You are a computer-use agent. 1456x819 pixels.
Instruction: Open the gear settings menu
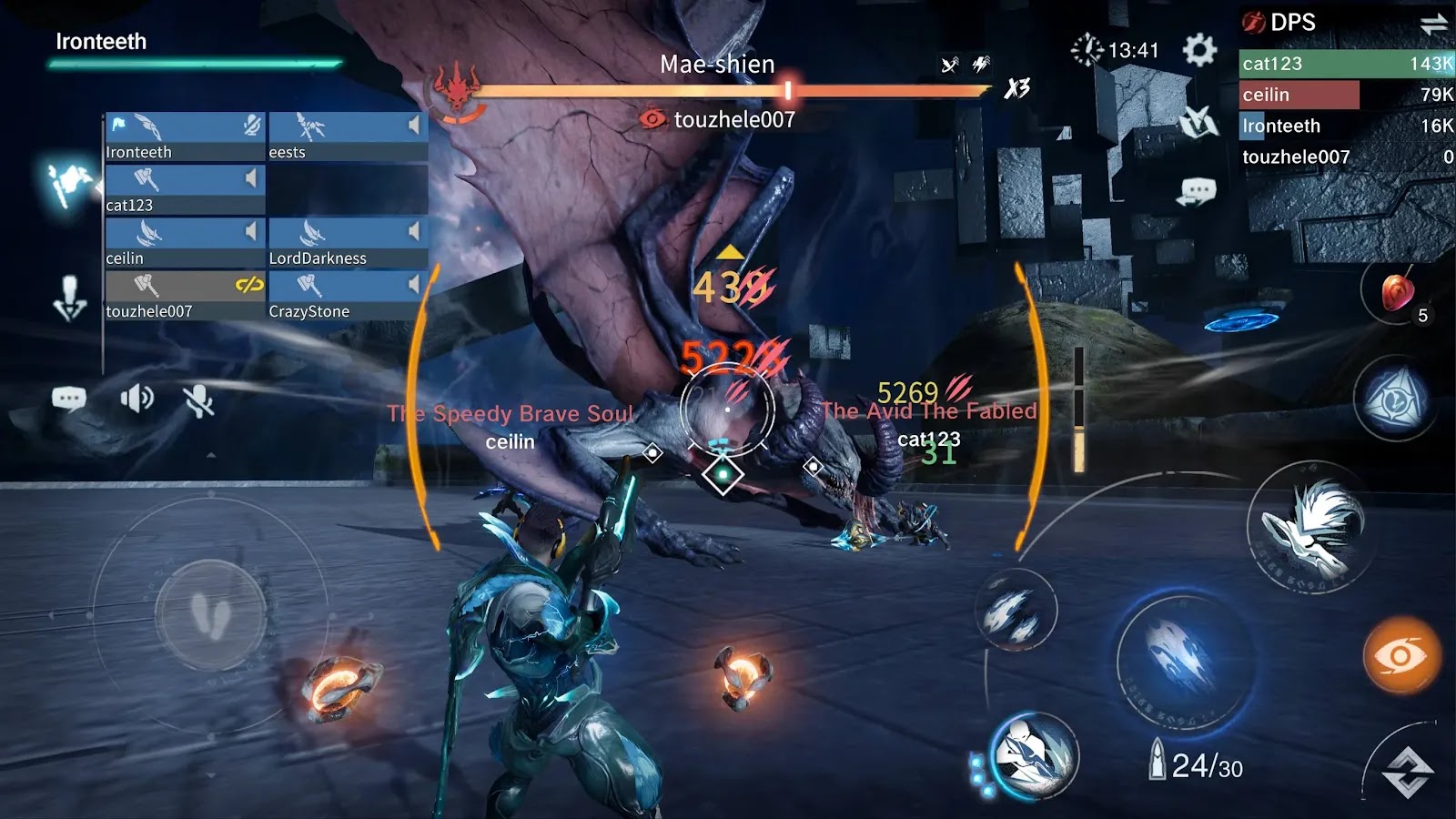pos(1199,49)
